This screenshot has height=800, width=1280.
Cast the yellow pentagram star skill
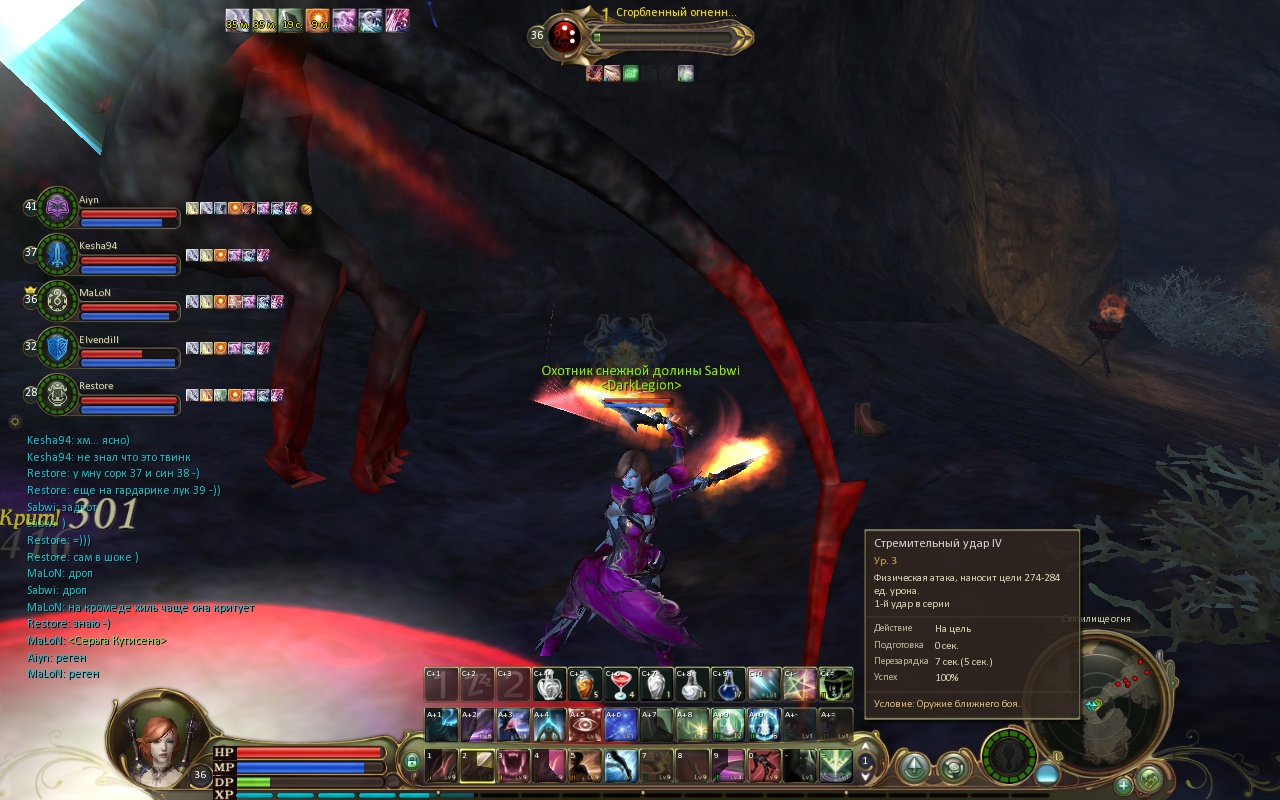pos(799,684)
